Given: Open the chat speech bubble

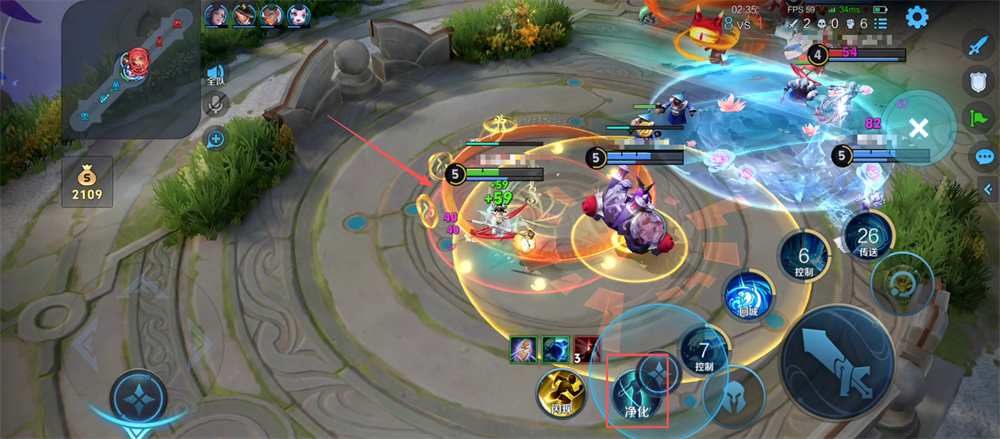Looking at the screenshot, I should (984, 156).
